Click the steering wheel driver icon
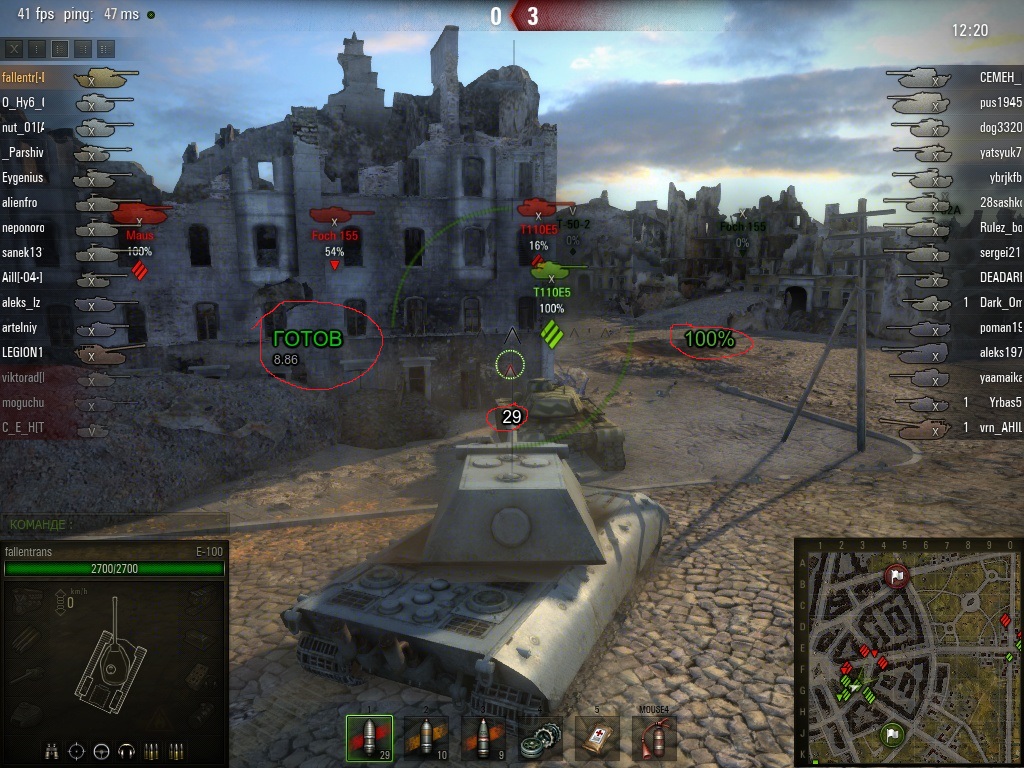Viewport: 1024px width, 768px height. tap(101, 751)
